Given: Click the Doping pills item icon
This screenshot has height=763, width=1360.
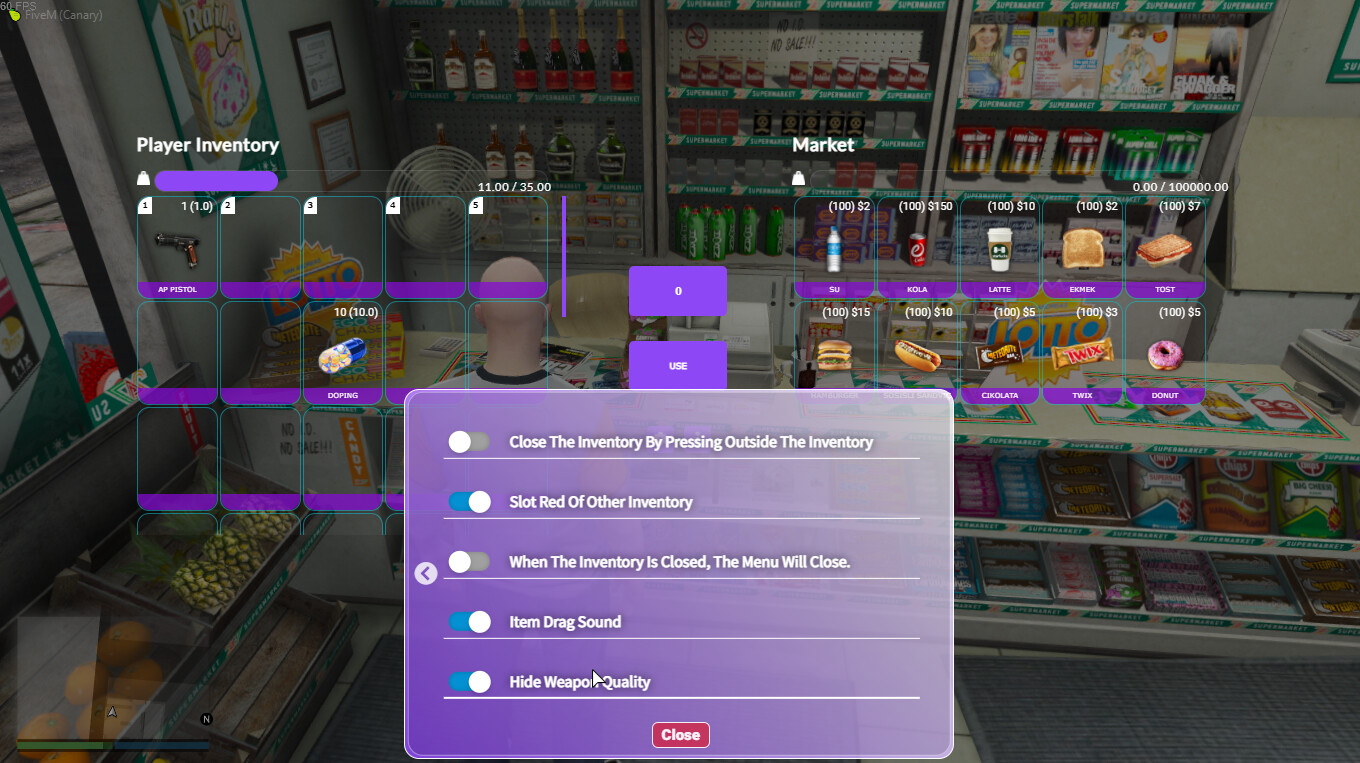Looking at the screenshot, I should [x=342, y=355].
